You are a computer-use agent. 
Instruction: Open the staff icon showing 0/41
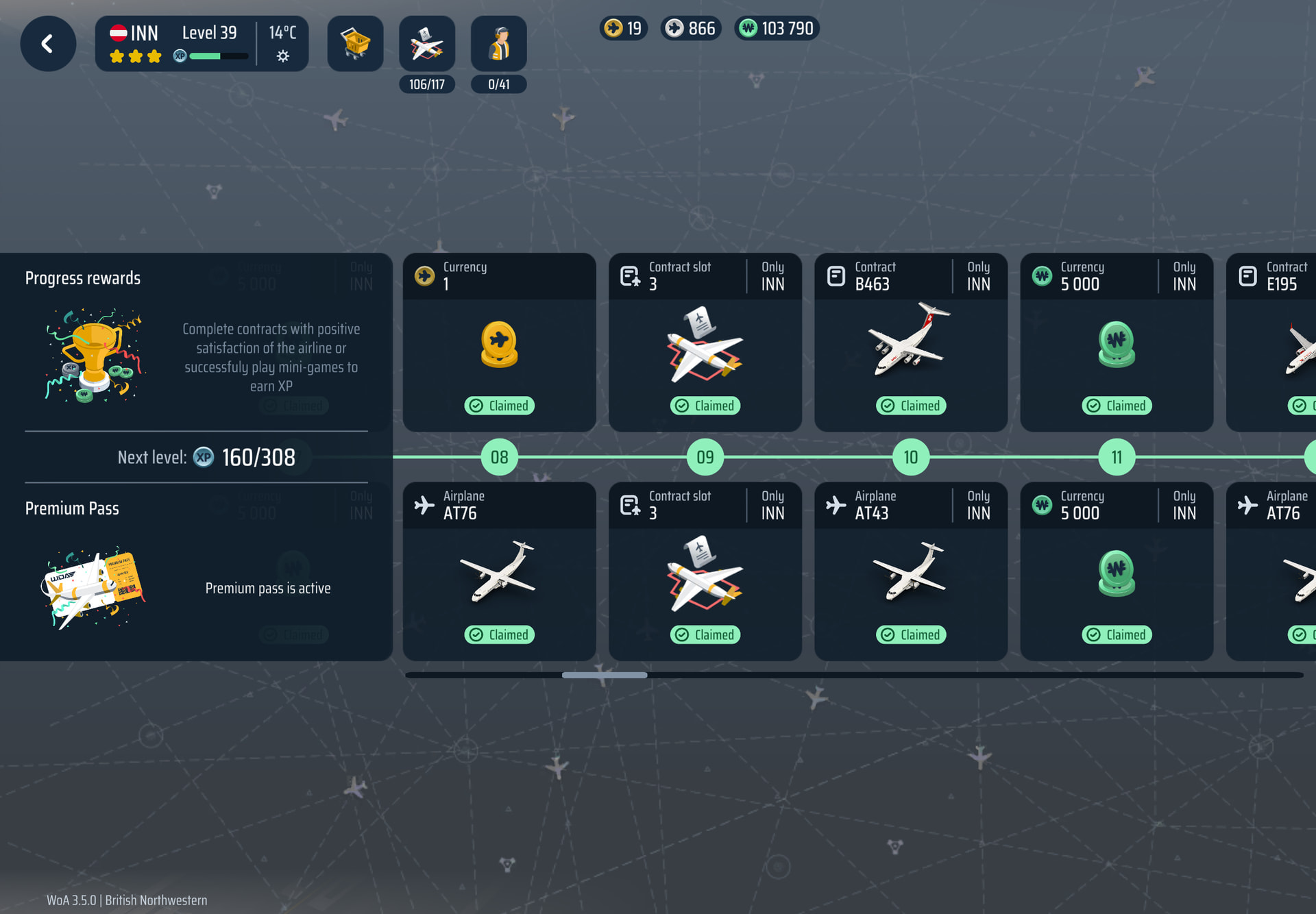tap(498, 44)
